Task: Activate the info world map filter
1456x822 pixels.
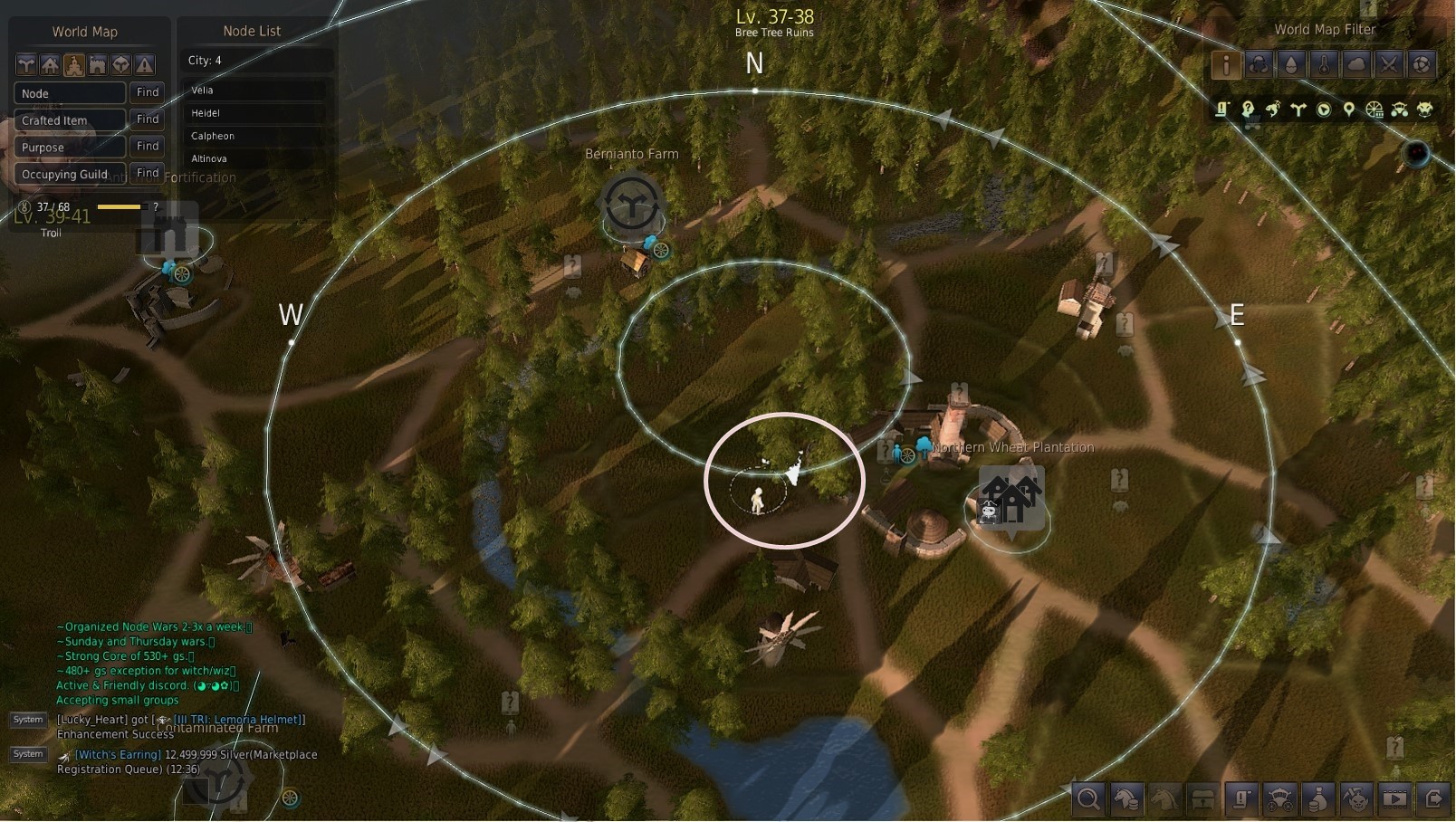Action: point(1226,64)
